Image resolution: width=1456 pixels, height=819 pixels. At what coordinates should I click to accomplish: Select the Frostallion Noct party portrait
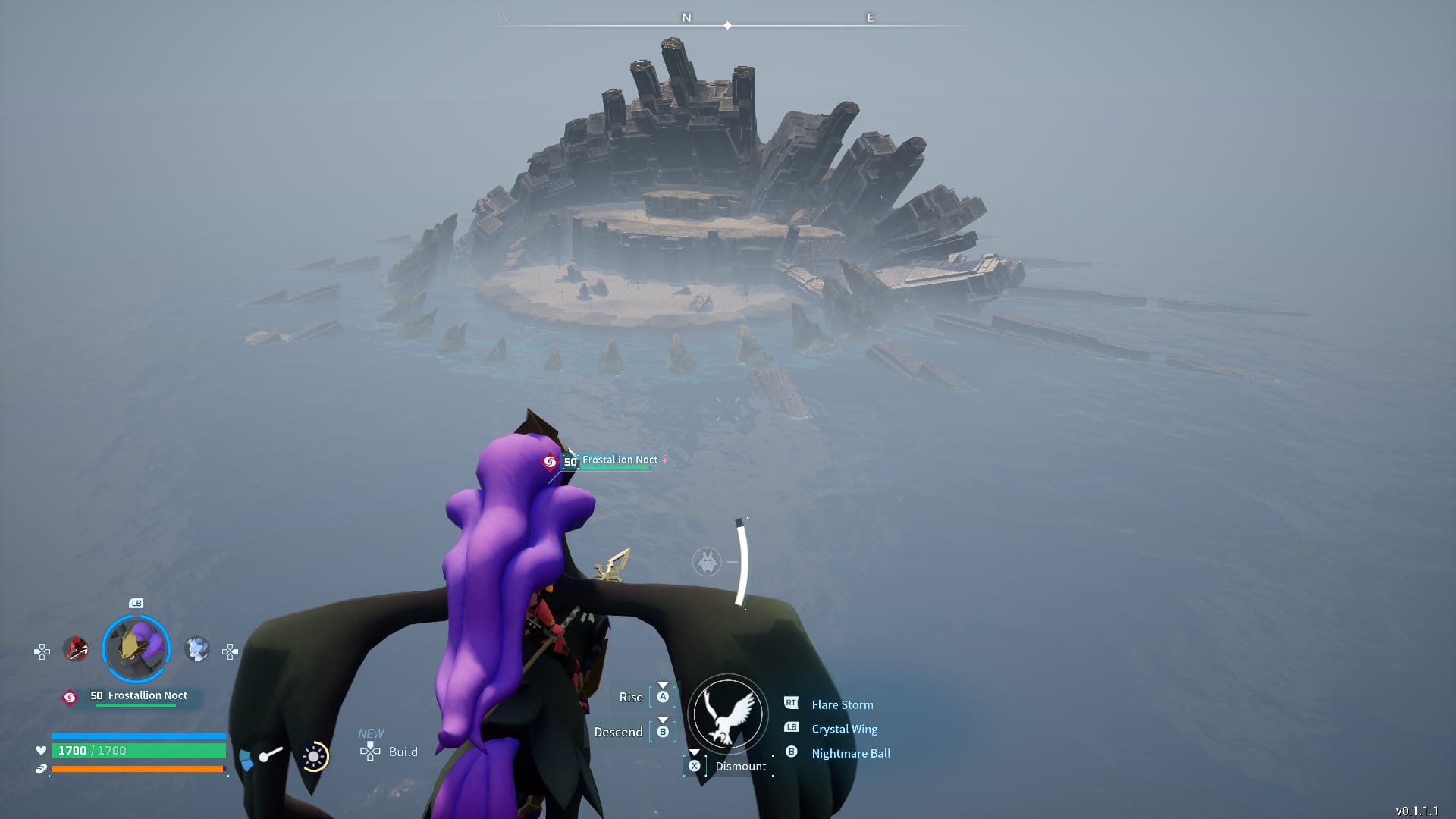pyautogui.click(x=136, y=649)
